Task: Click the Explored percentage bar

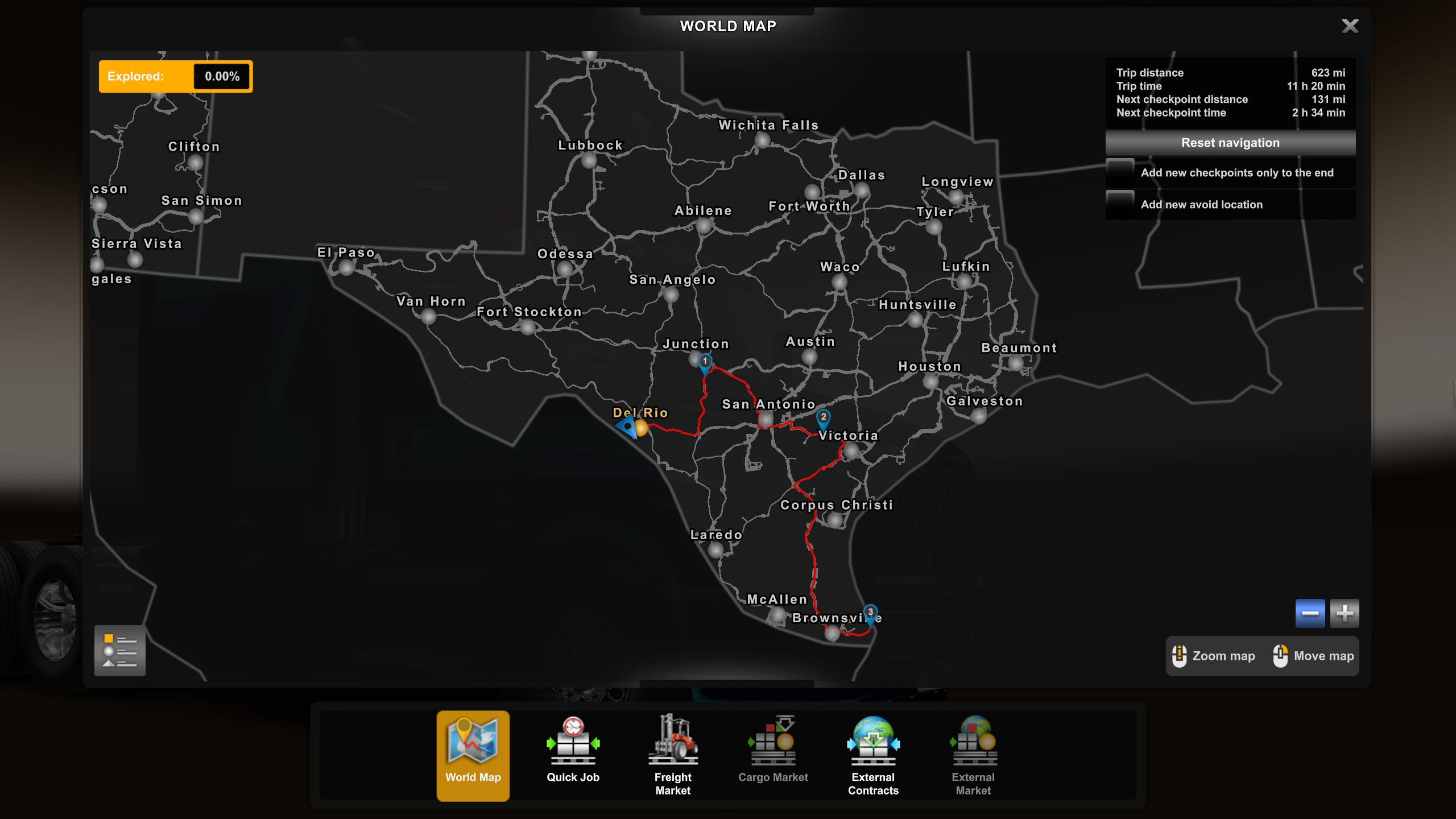Action: 175,76
